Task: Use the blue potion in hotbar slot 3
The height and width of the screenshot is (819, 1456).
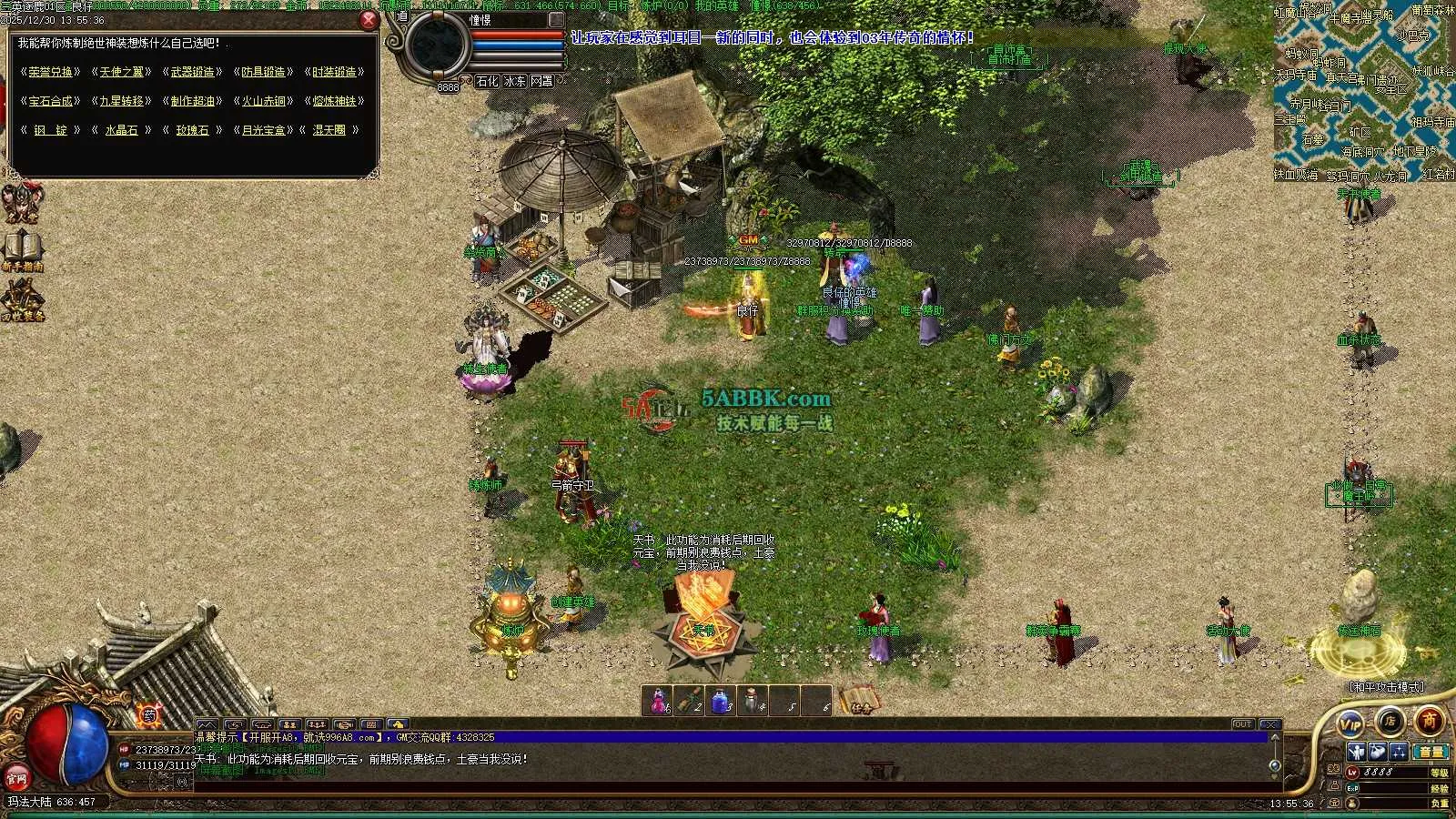Action: (x=721, y=702)
